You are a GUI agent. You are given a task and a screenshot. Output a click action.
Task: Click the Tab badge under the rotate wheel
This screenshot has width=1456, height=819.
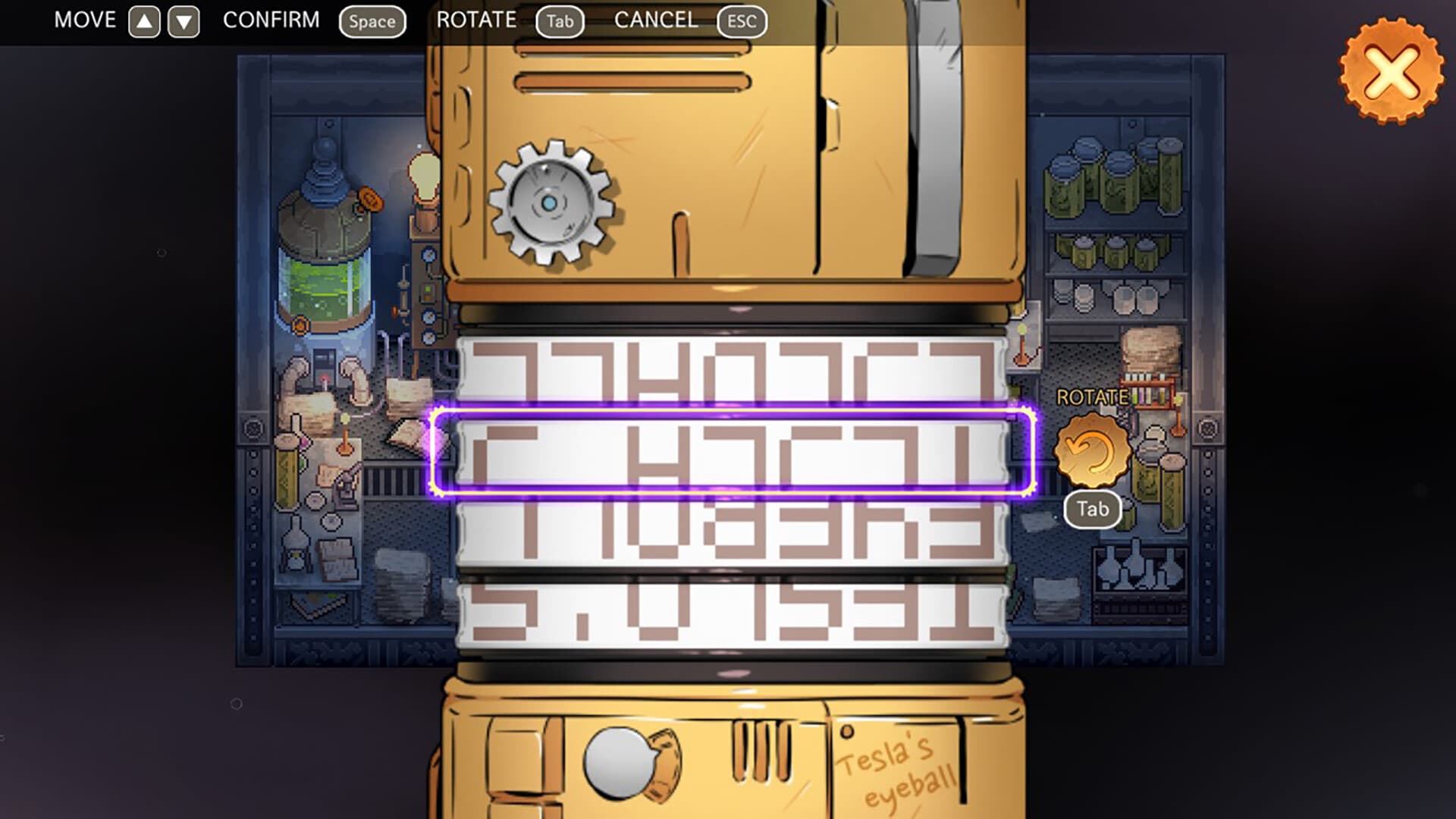[1092, 510]
